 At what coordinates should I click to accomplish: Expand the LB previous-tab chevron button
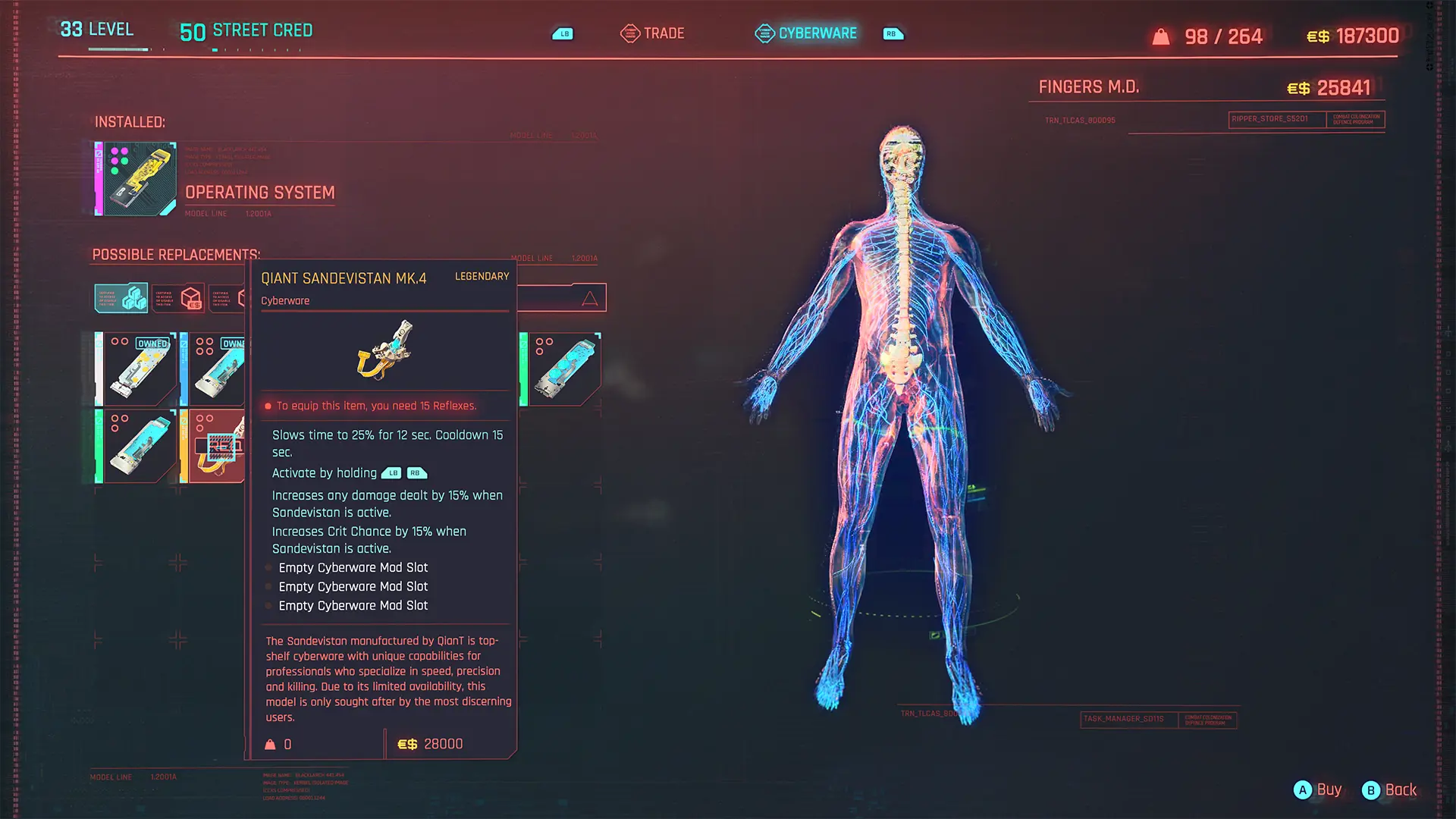pos(563,33)
